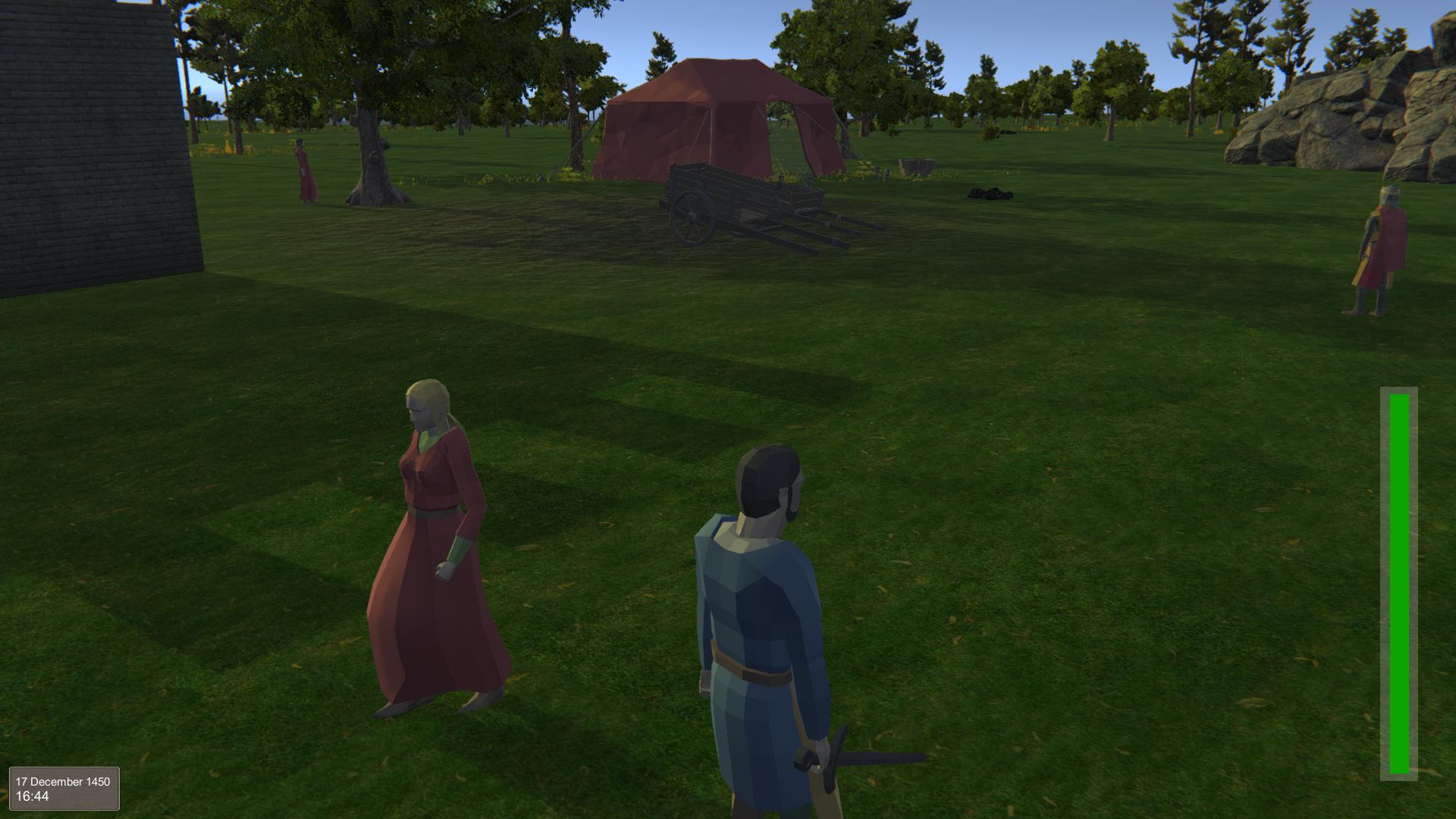
Task: Select the cart wheel
Action: (x=690, y=214)
